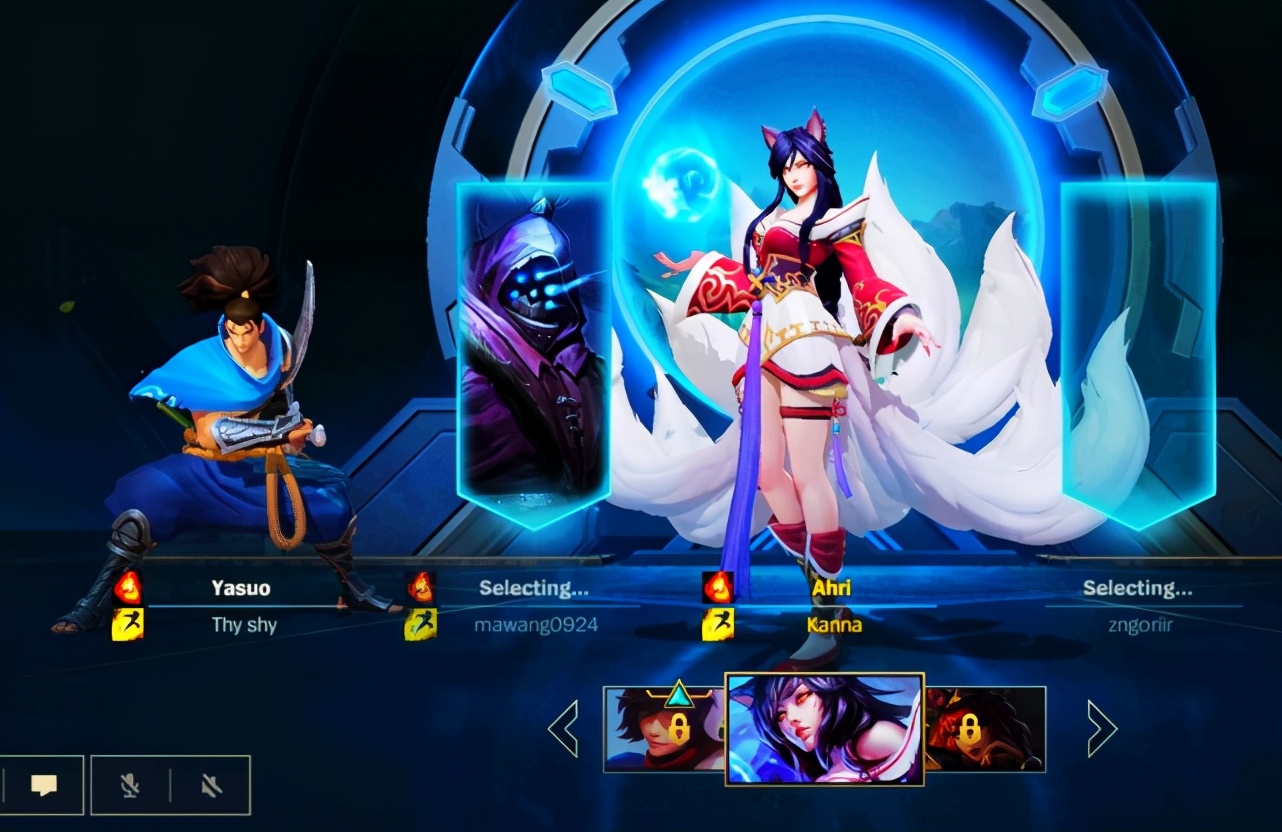Select Ahri's Ignite summoner spell icon

[x=716, y=587]
